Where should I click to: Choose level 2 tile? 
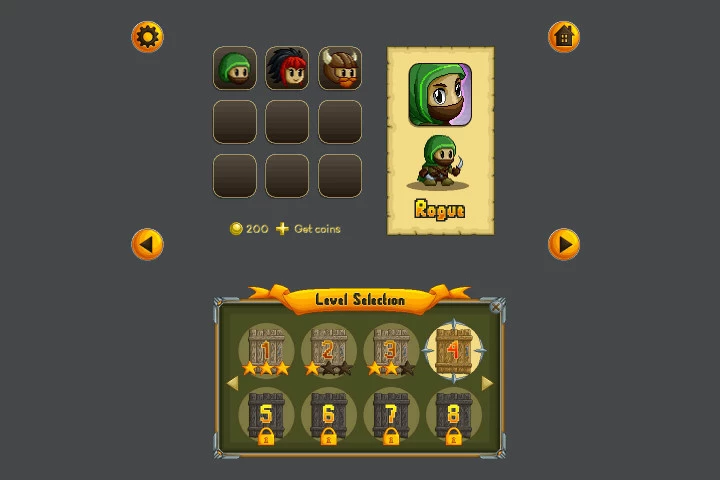pyautogui.click(x=328, y=352)
